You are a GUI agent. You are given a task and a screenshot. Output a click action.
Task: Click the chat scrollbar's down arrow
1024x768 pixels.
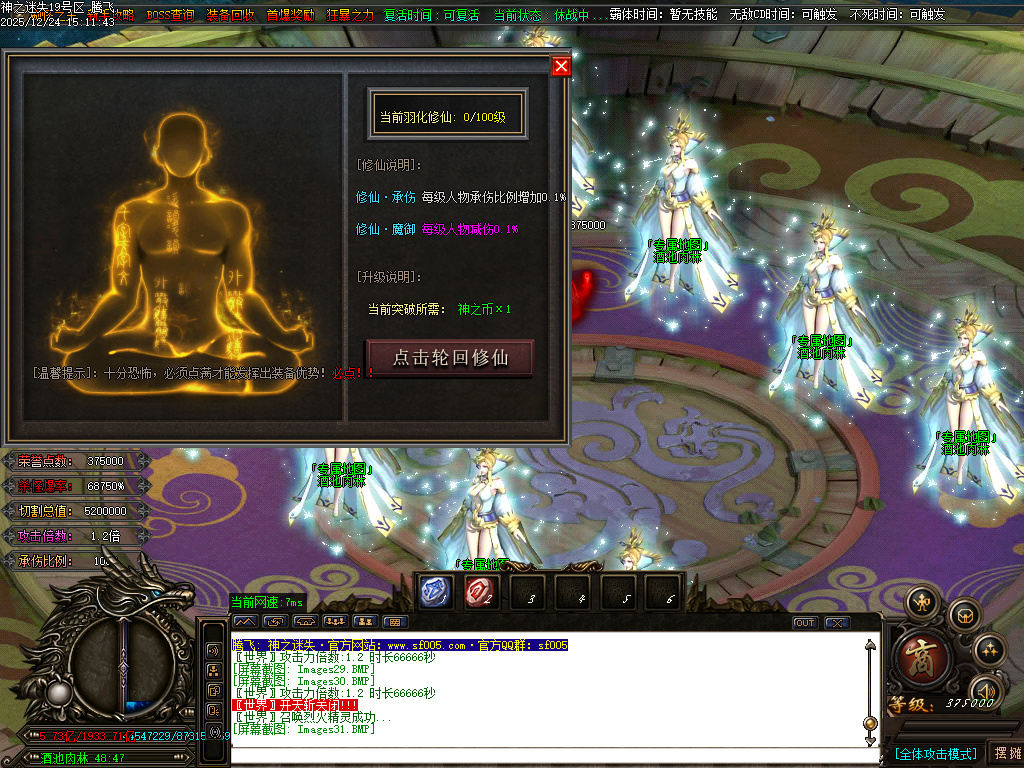point(870,739)
